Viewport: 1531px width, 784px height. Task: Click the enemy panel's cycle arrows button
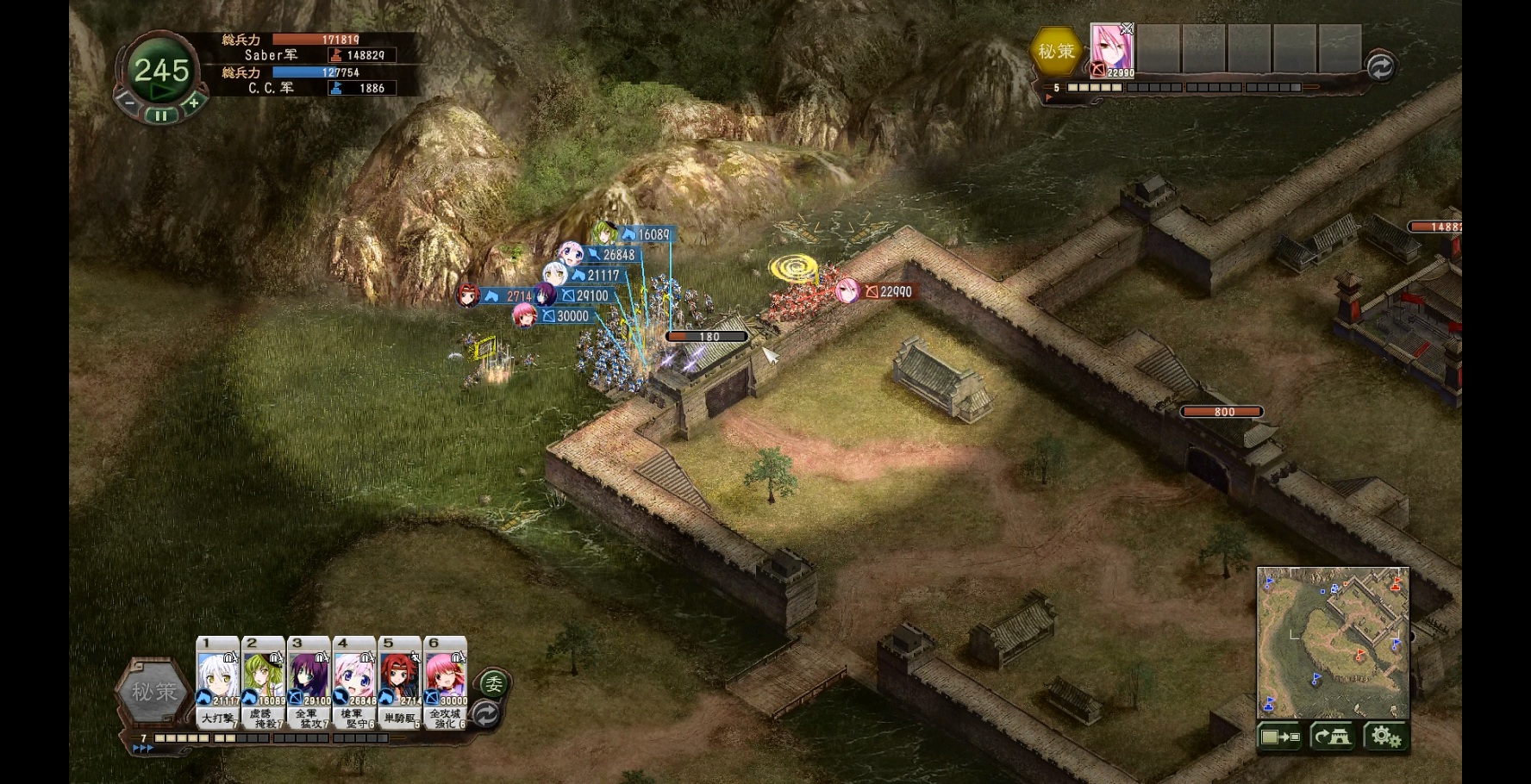pos(1380,67)
